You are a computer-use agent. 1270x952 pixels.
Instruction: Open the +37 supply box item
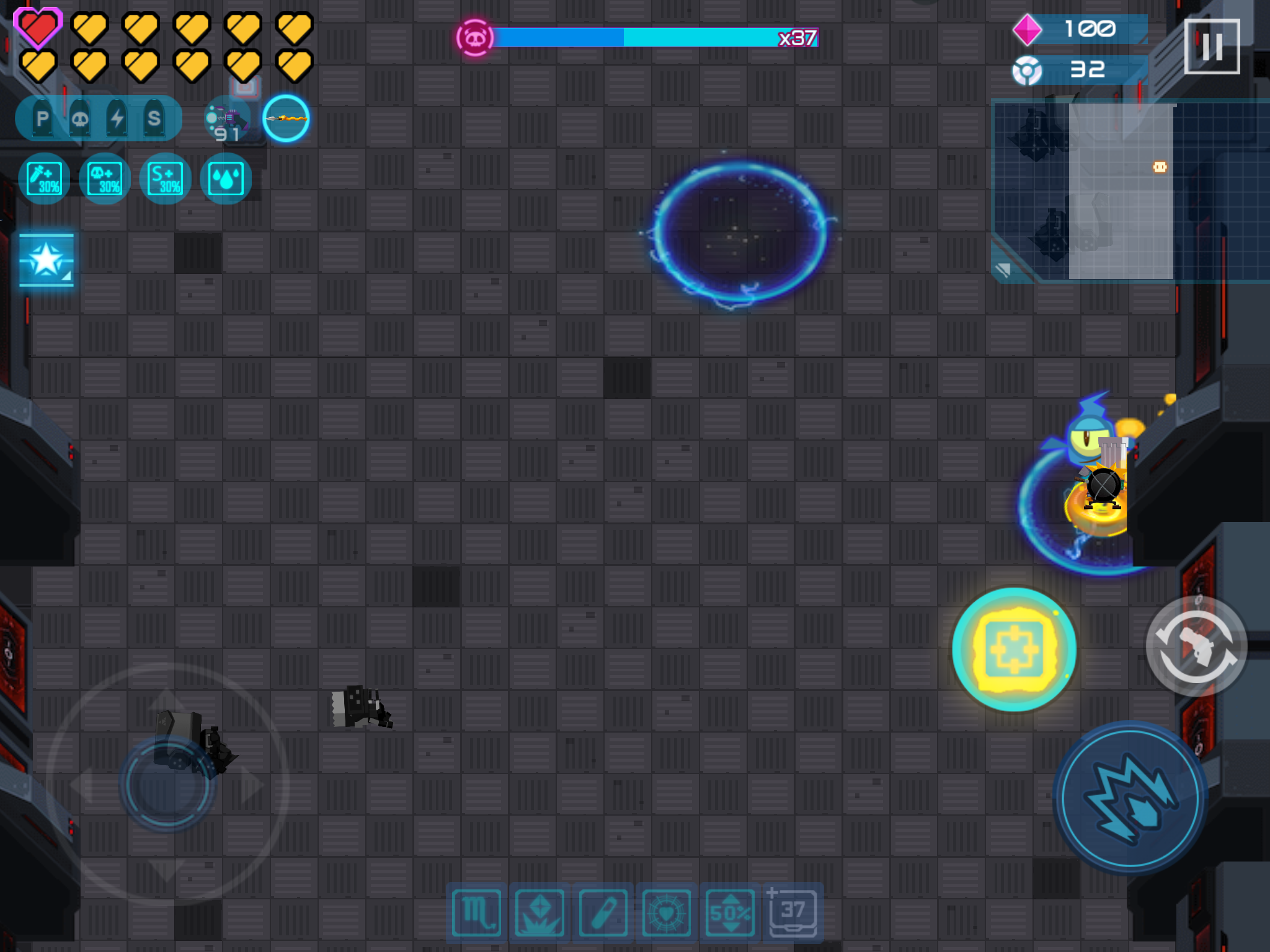tap(794, 911)
